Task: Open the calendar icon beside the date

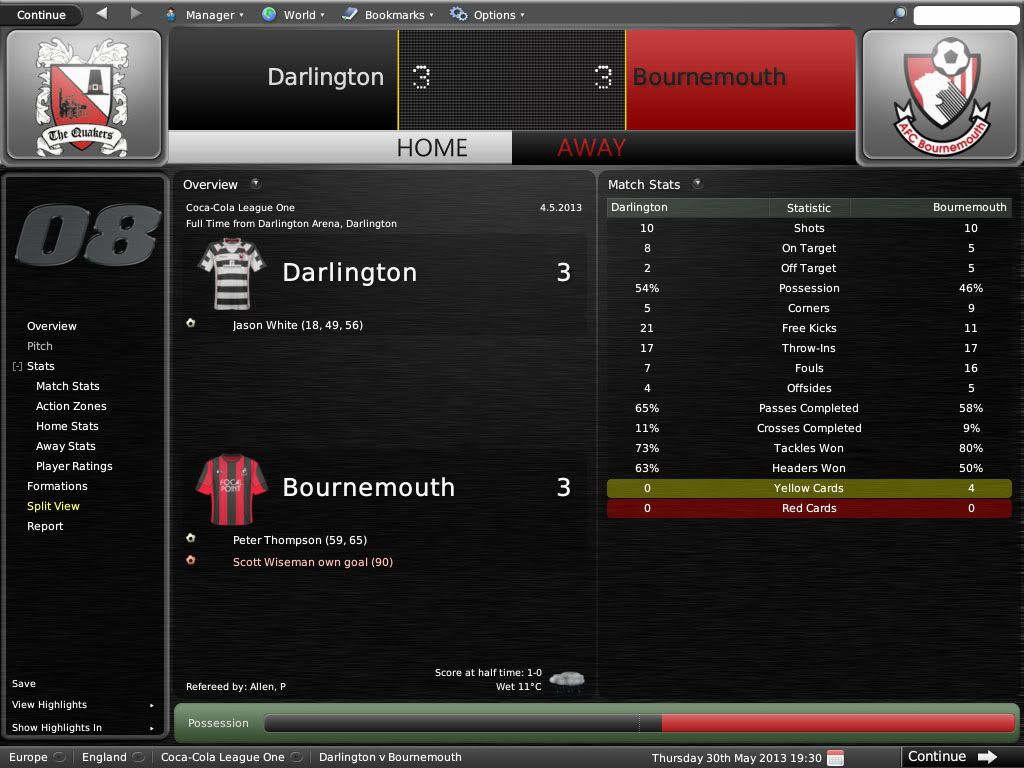Action: pyautogui.click(x=835, y=757)
